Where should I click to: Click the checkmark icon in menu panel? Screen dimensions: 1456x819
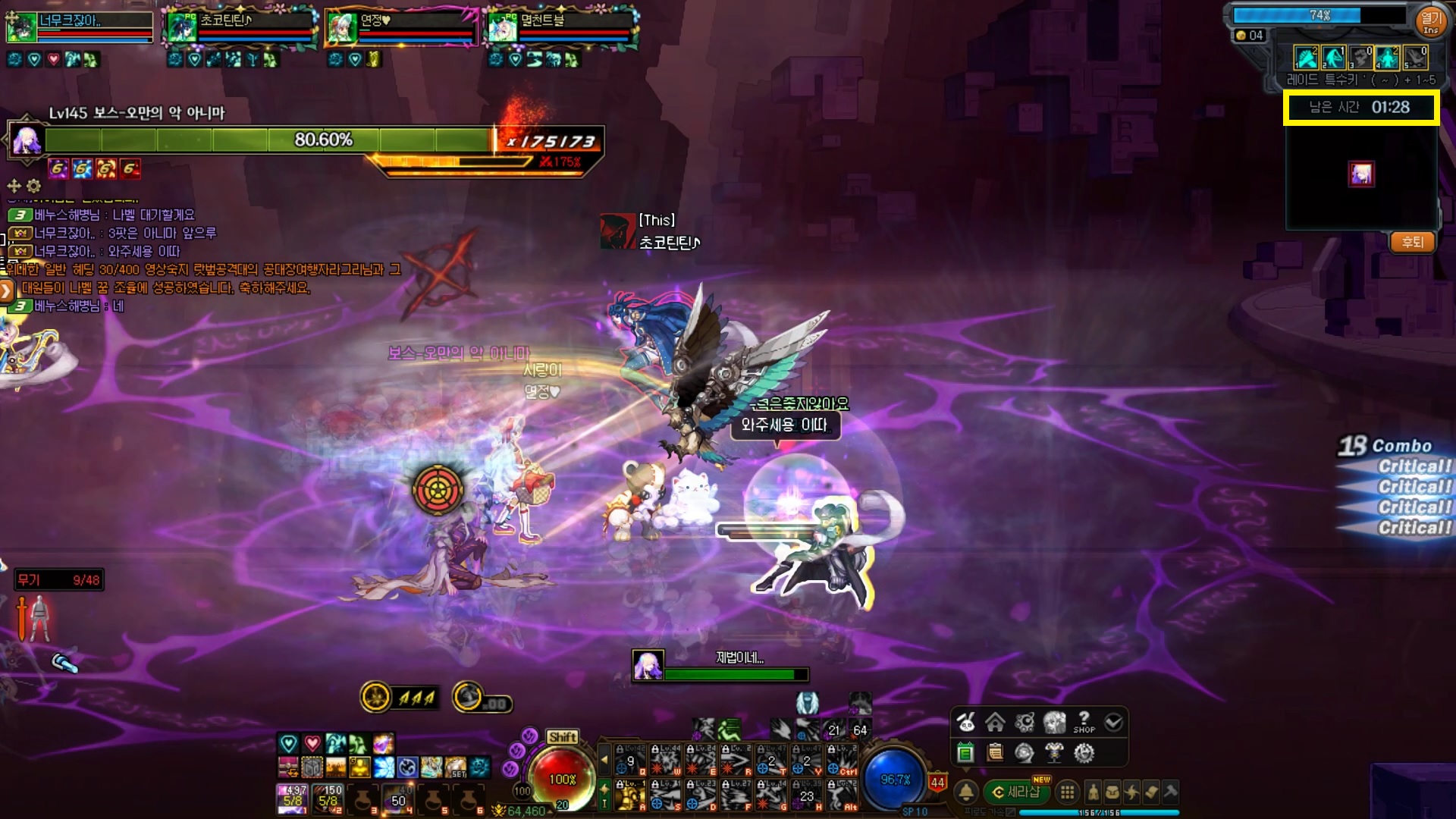1113,722
